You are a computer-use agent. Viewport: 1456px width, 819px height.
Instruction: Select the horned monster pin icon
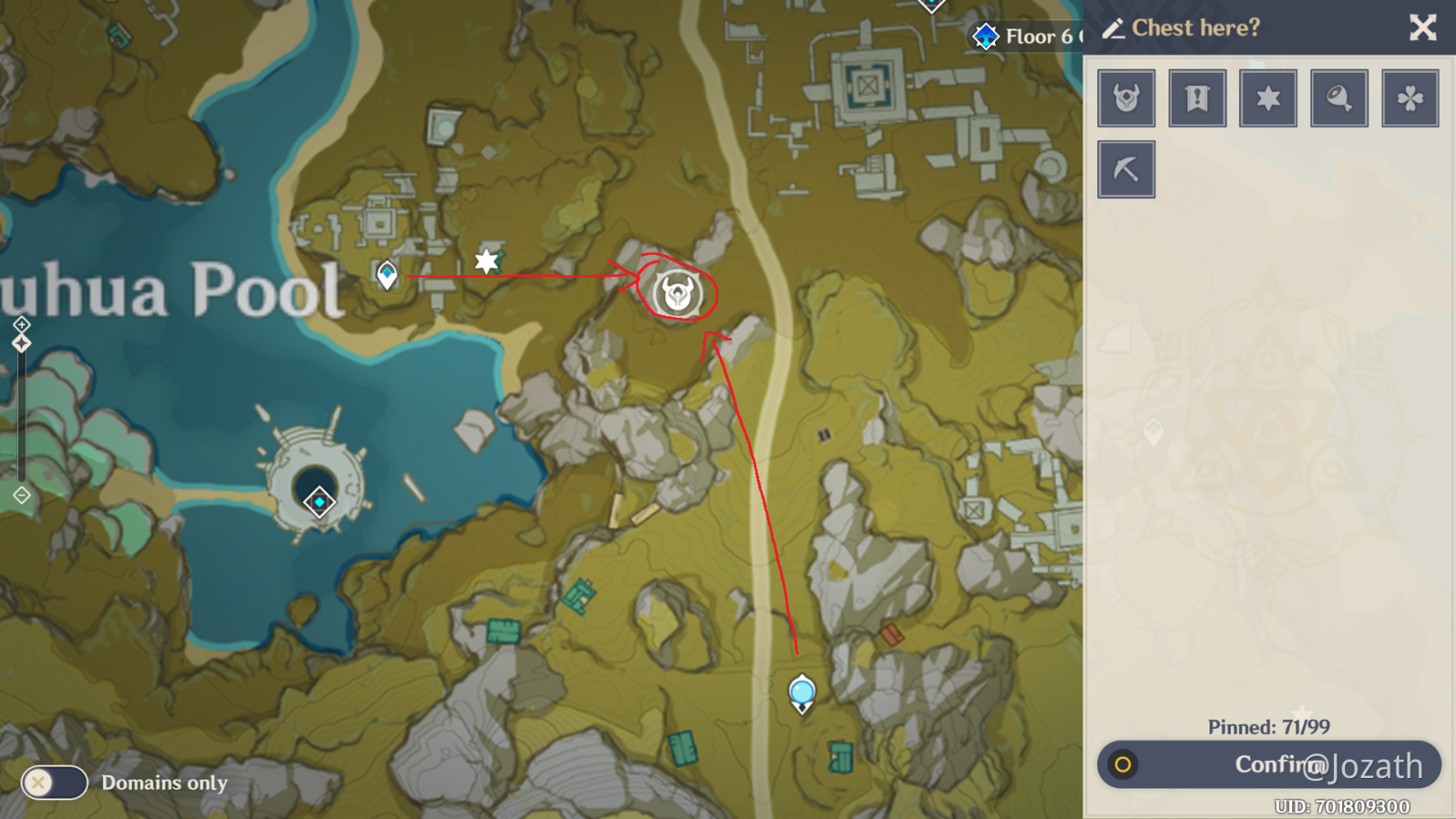coord(1126,98)
